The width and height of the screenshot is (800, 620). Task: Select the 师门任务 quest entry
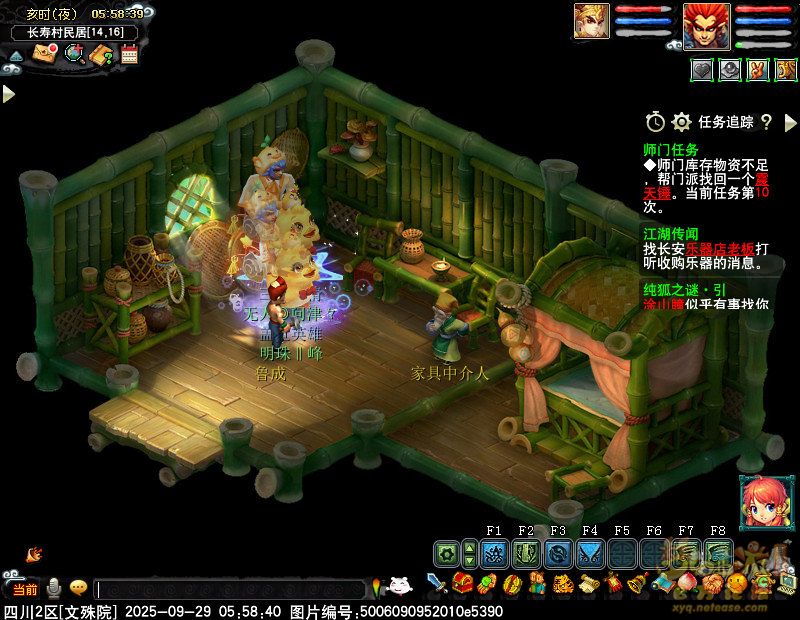pos(671,150)
